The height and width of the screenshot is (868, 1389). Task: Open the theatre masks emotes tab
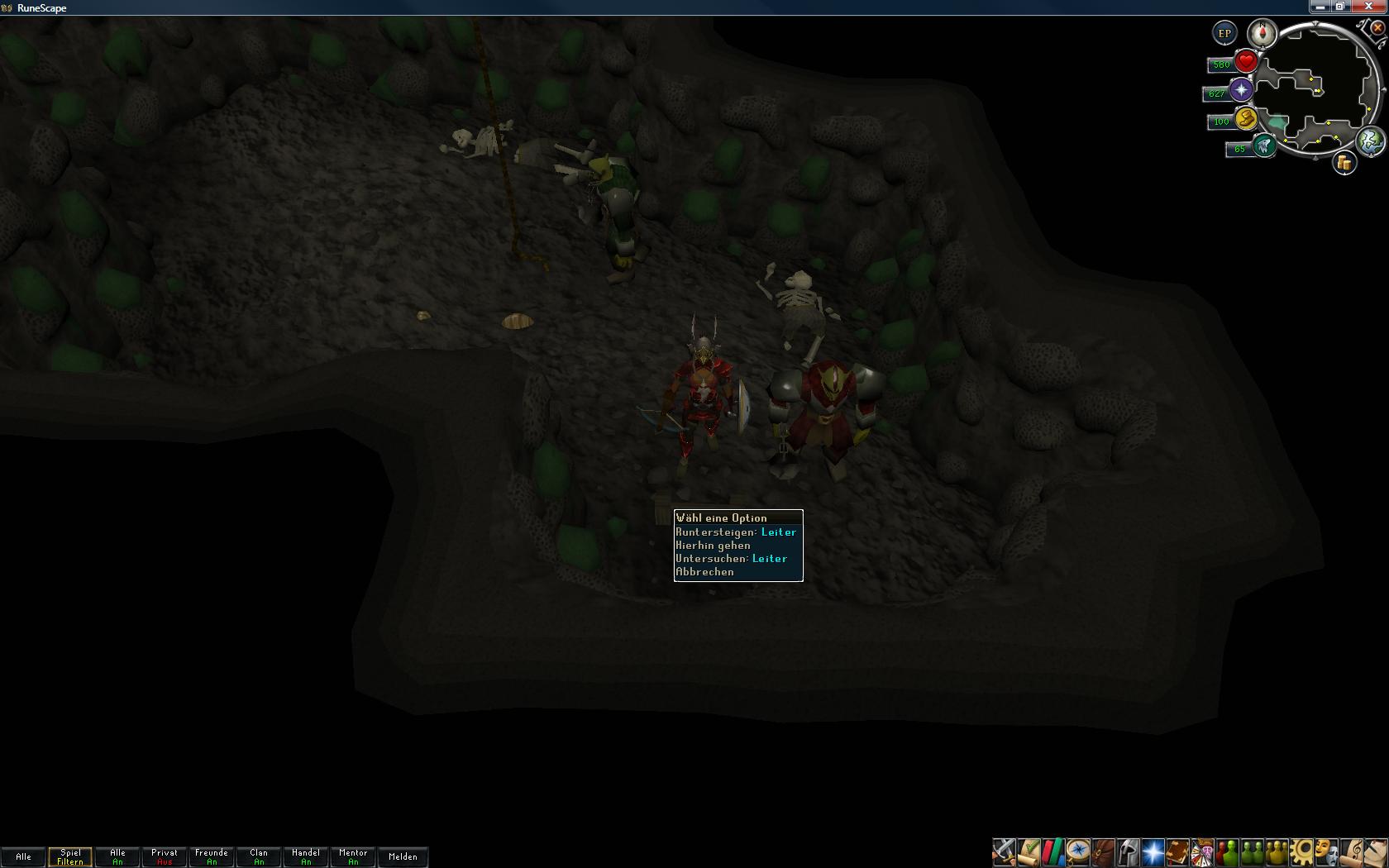(x=1326, y=851)
